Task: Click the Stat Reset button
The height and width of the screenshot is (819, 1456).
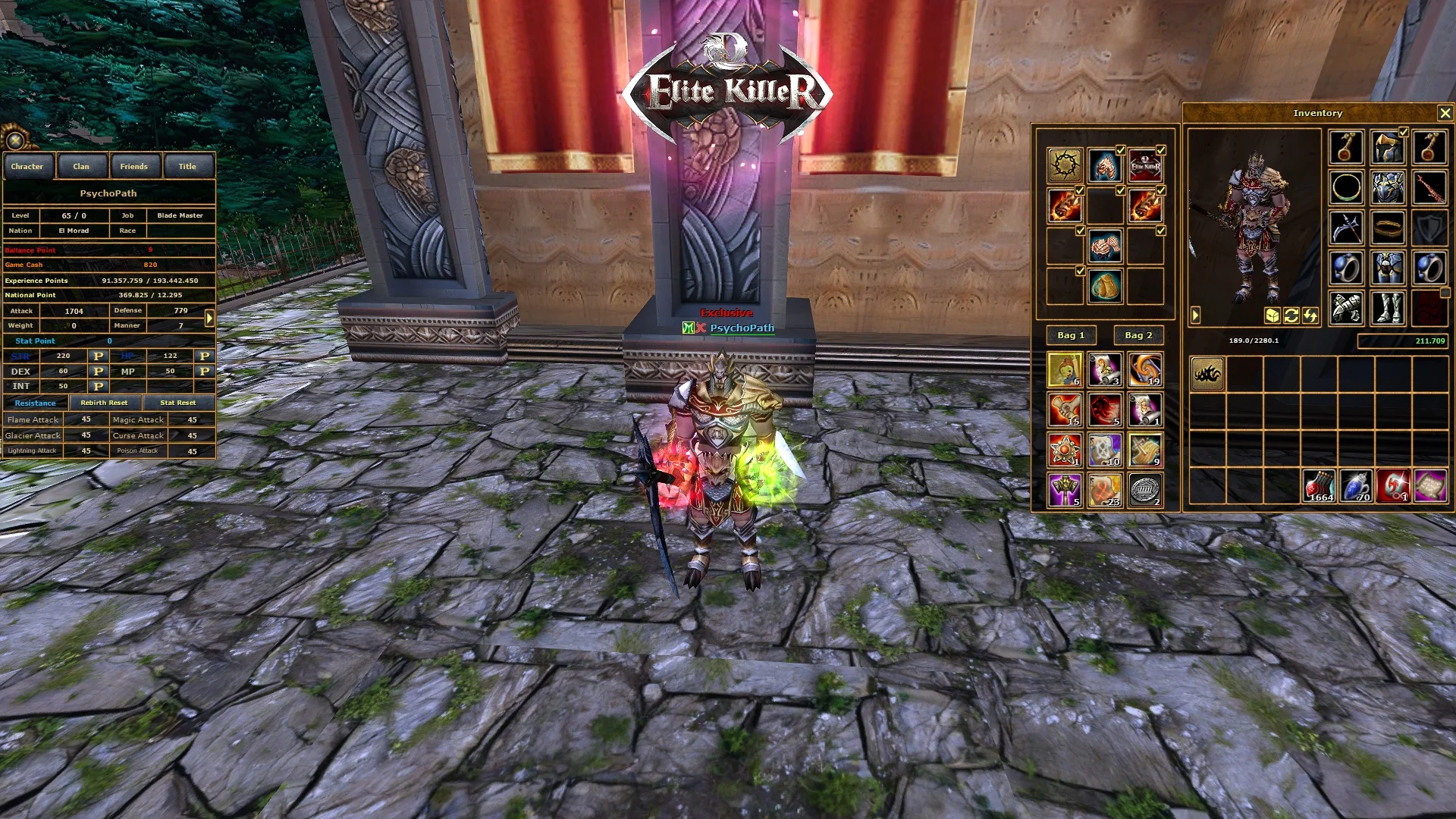Action: pos(177,403)
